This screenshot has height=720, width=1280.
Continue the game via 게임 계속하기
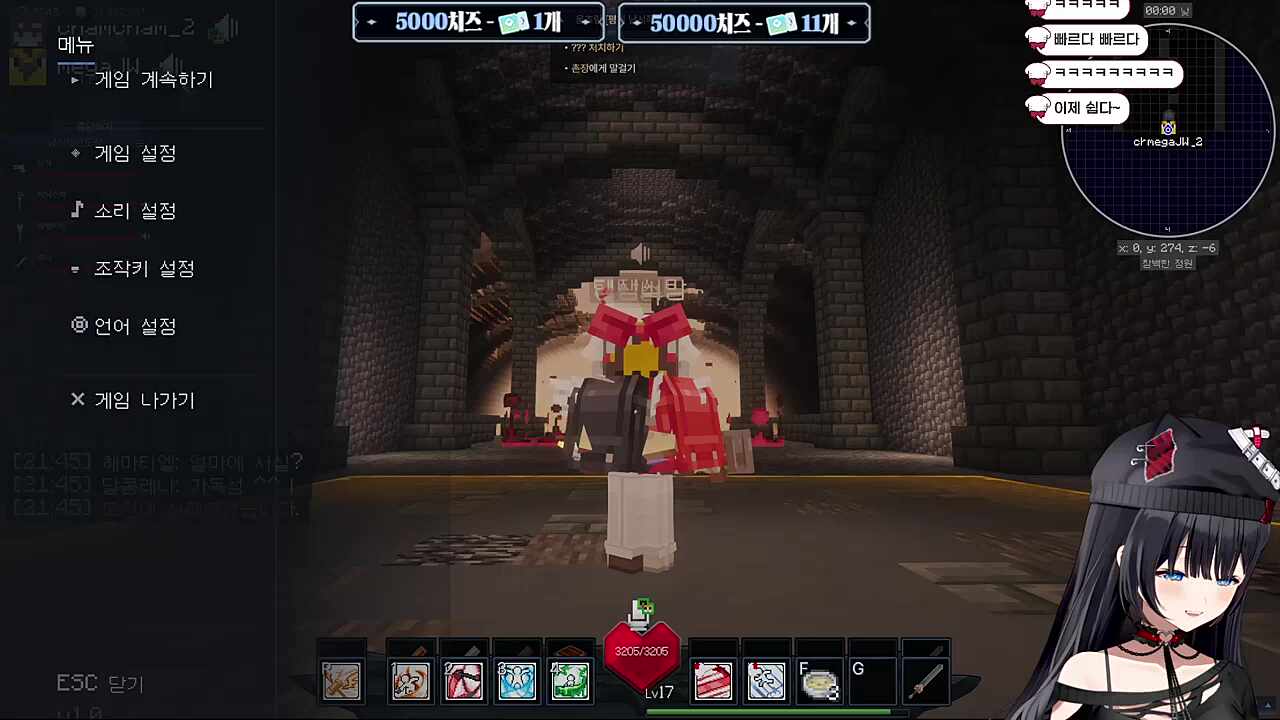pyautogui.click(x=153, y=80)
